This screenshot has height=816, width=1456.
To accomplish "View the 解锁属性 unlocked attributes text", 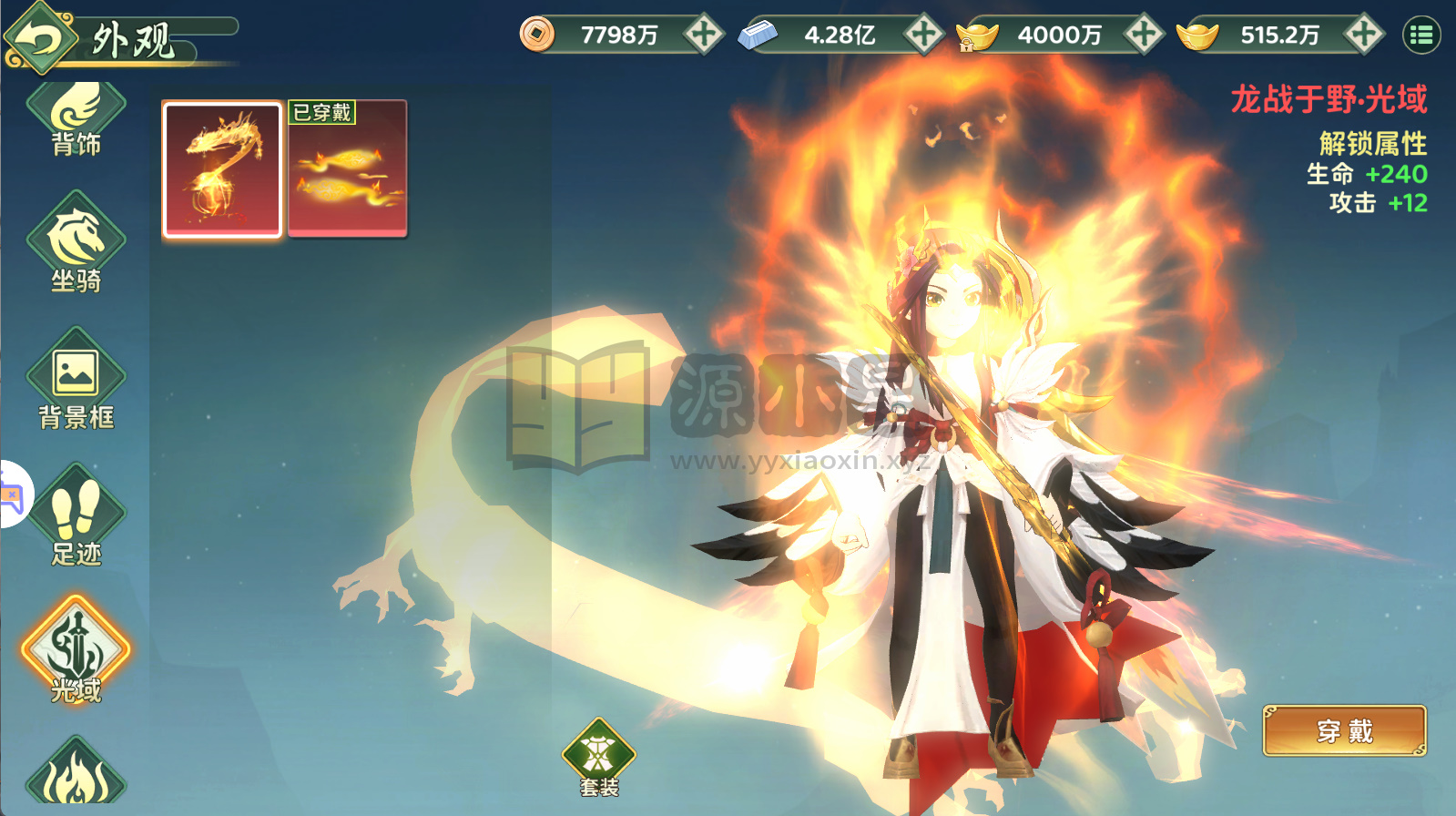I will pos(1372,144).
